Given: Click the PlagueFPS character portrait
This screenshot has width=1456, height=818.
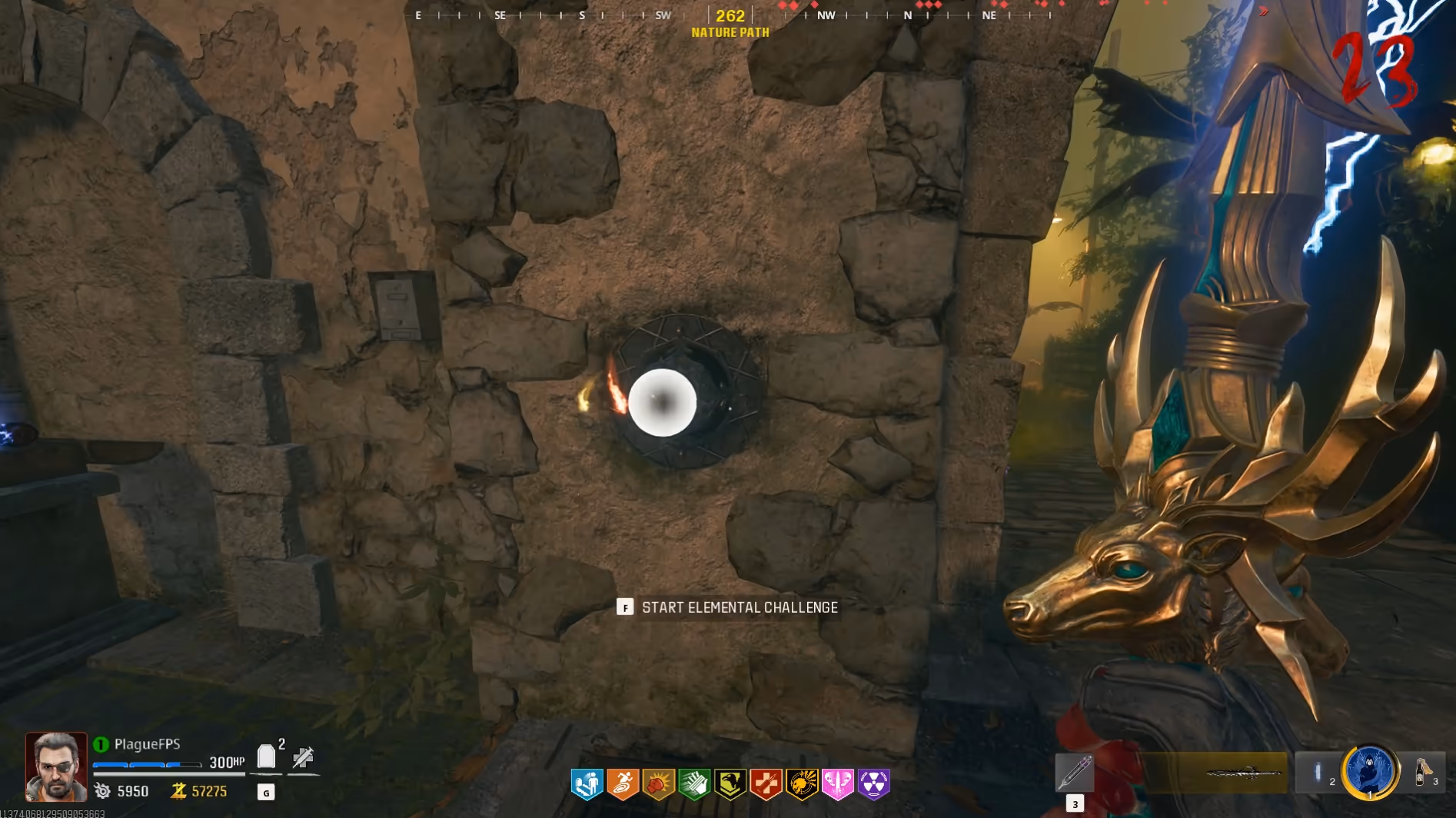Looking at the screenshot, I should pos(56,766).
